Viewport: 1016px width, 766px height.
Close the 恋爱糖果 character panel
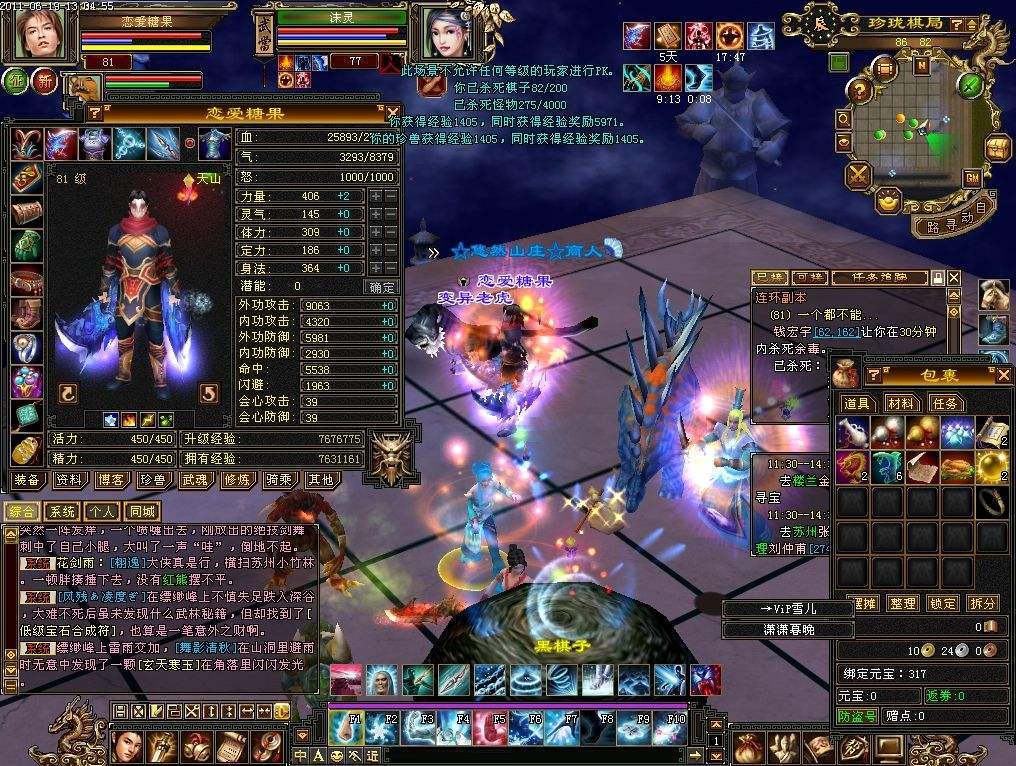380,112
